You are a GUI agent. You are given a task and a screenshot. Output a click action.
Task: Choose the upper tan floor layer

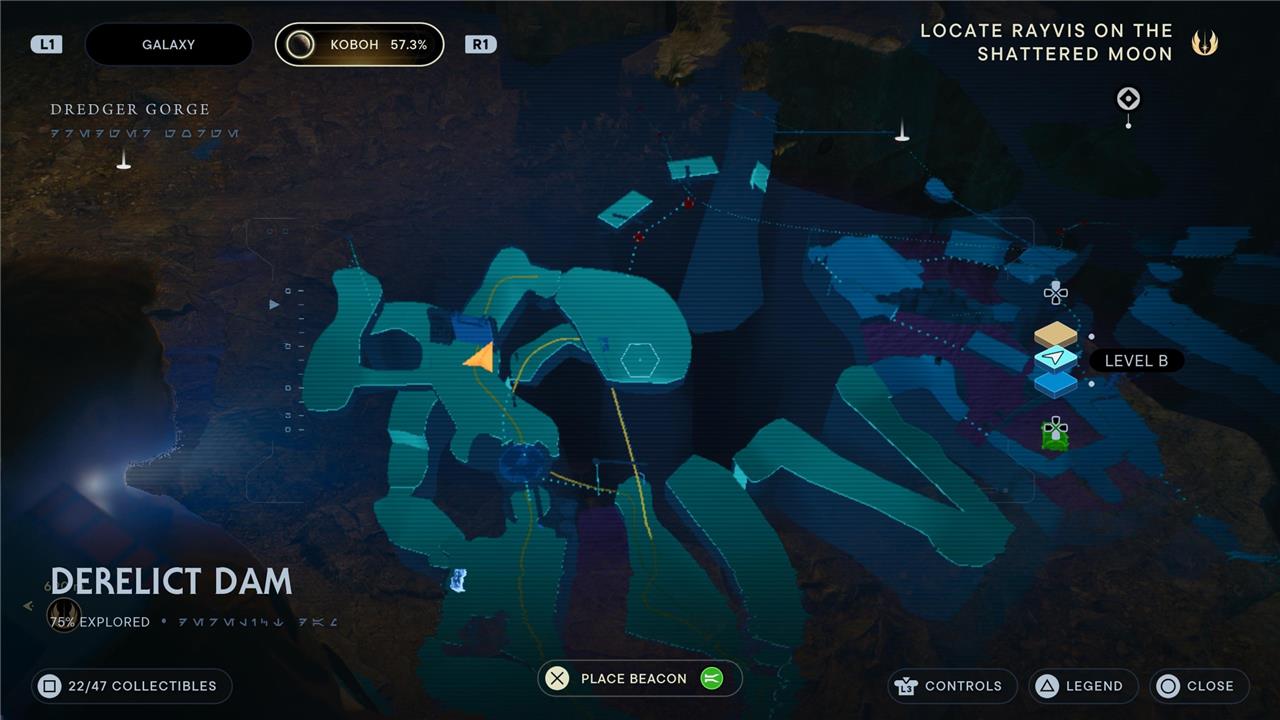pos(1056,334)
